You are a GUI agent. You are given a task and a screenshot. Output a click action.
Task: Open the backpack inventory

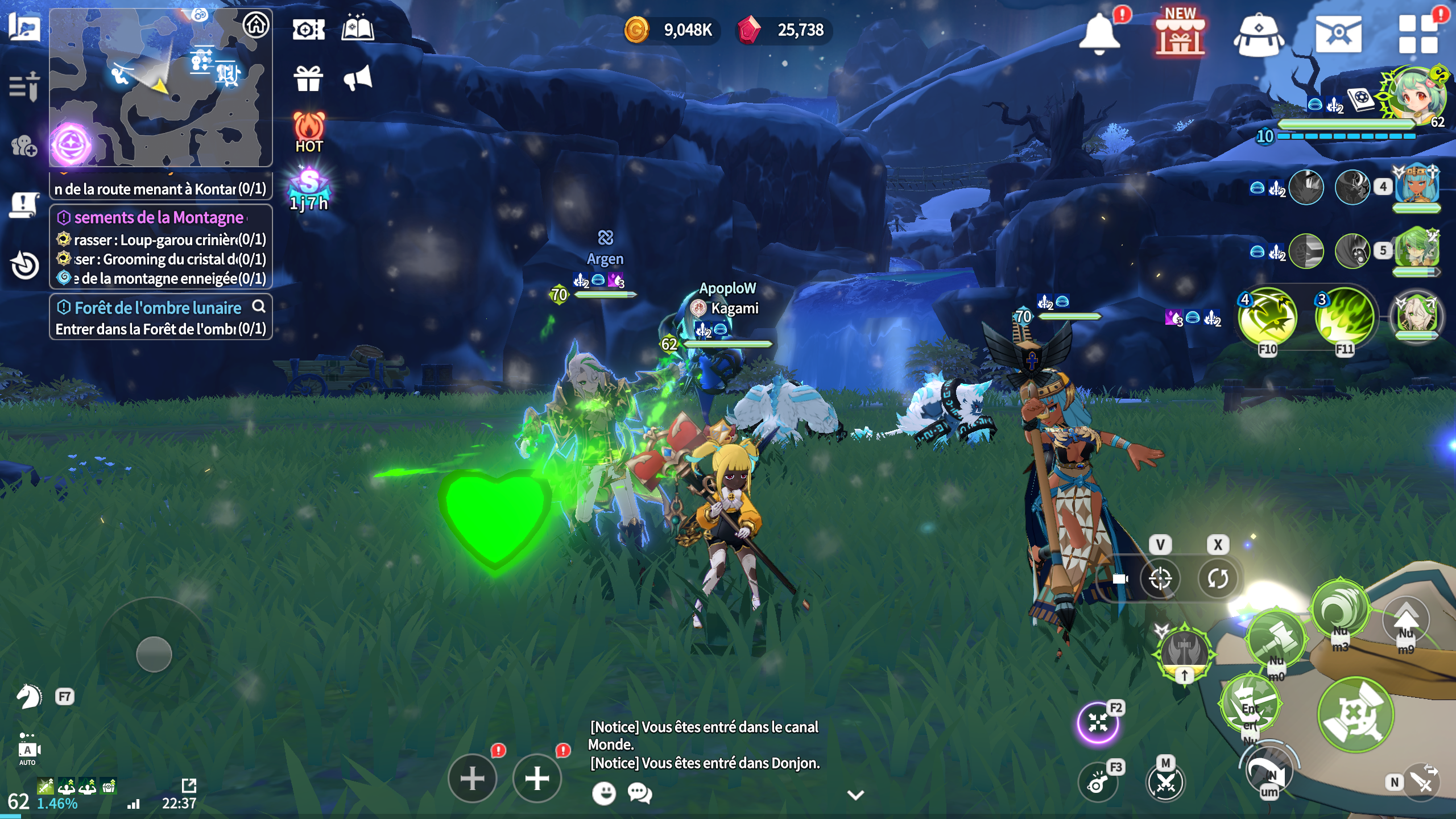1258,34
